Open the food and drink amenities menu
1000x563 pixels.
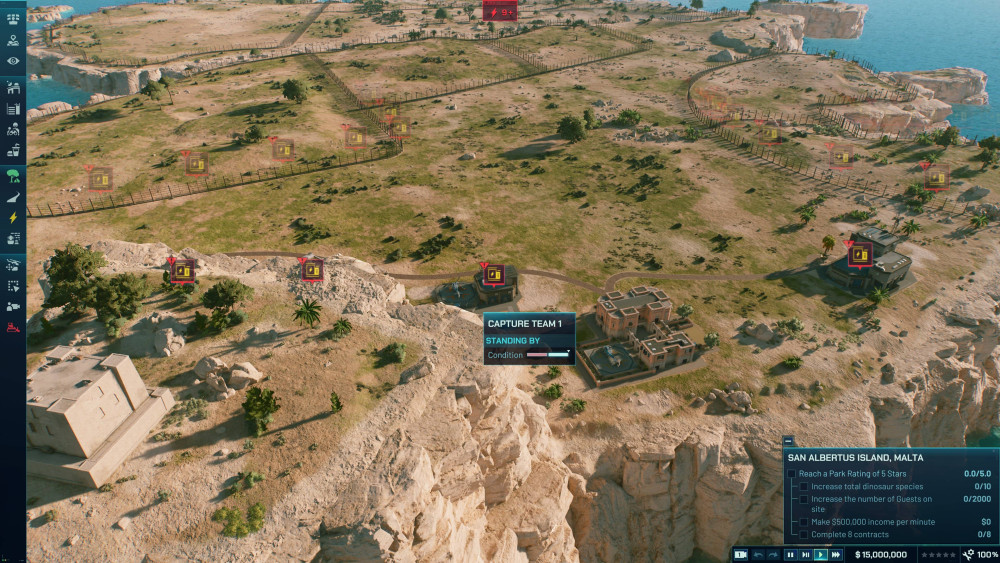13,151
